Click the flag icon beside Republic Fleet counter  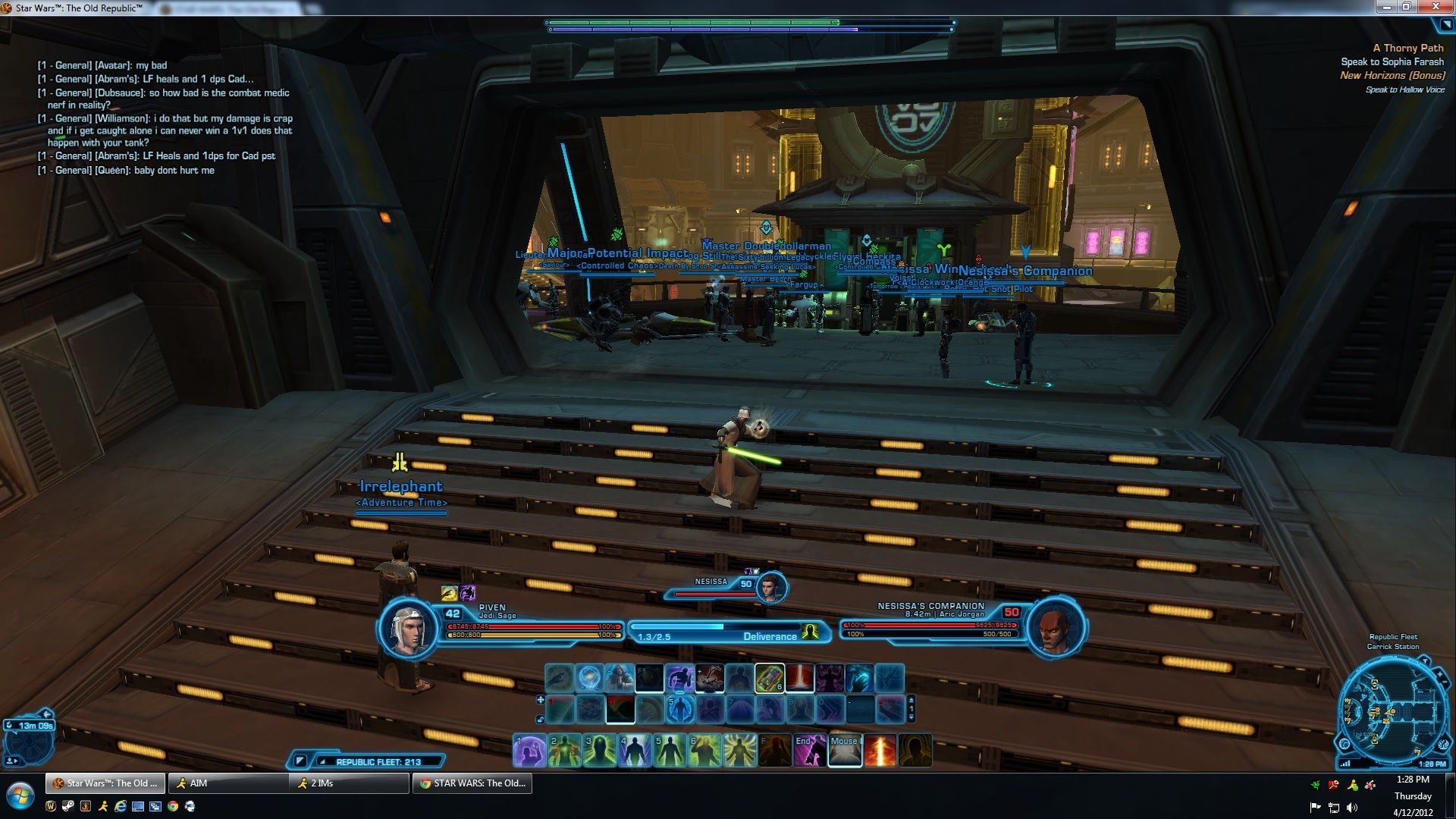300,761
